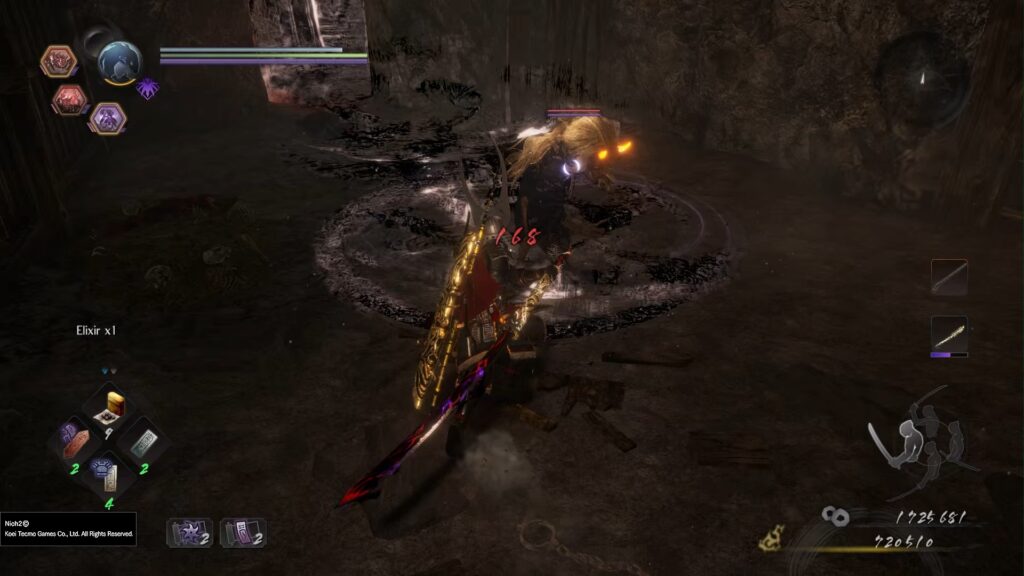Choose the grey talisman quick item

pos(144,441)
